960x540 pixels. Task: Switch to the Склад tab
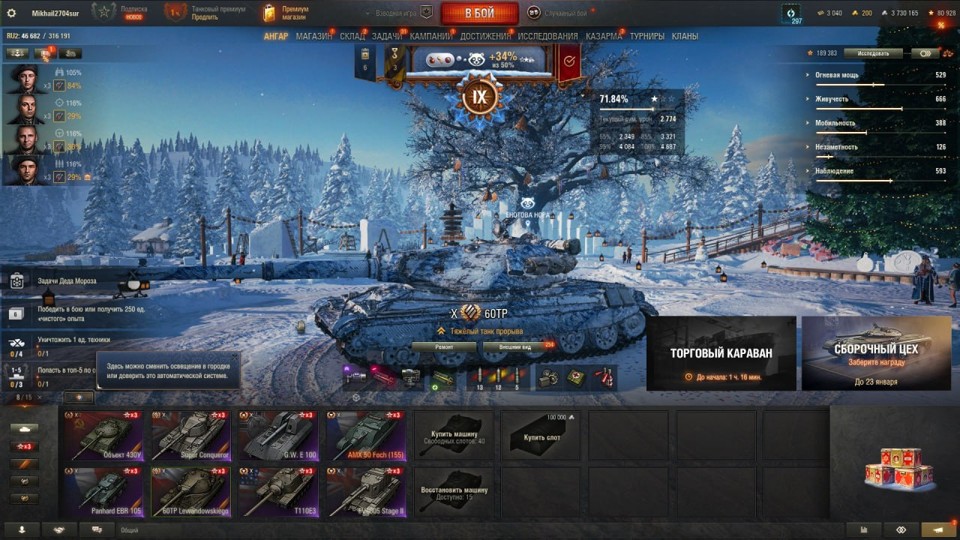click(x=352, y=36)
